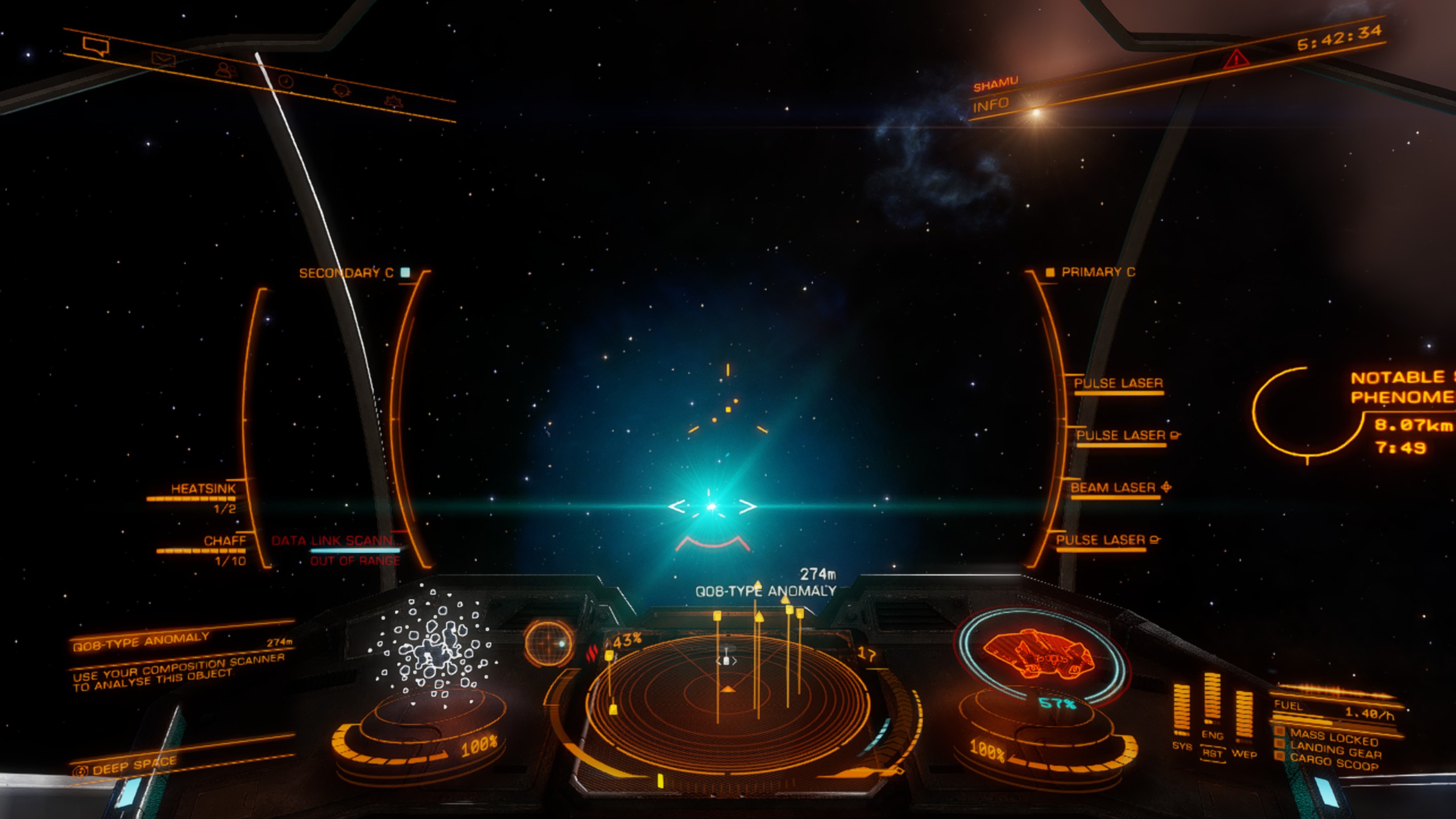Toggle the Landing Gear indicator
The width and height of the screenshot is (1456, 819).
(x=1335, y=752)
